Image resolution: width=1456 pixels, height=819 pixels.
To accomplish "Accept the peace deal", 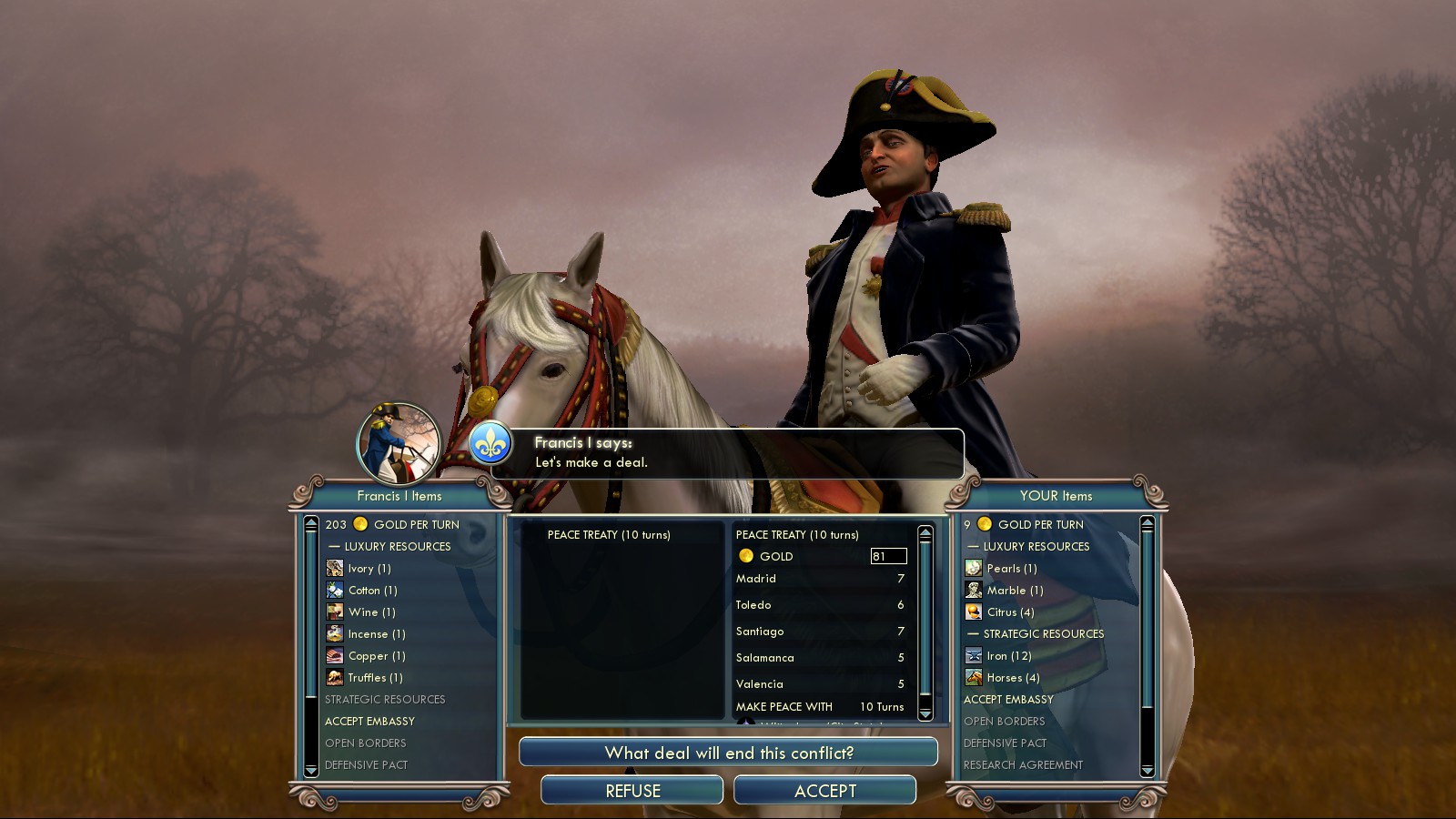I will tap(824, 790).
